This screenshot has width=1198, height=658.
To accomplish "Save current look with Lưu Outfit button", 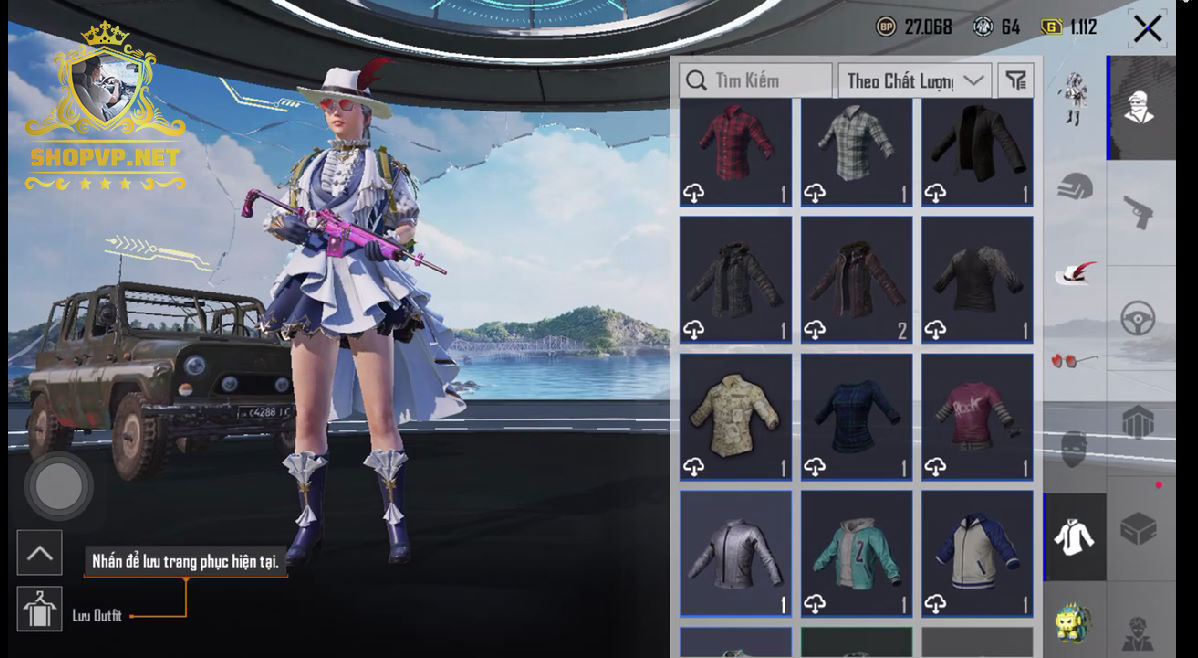I will coord(40,609).
